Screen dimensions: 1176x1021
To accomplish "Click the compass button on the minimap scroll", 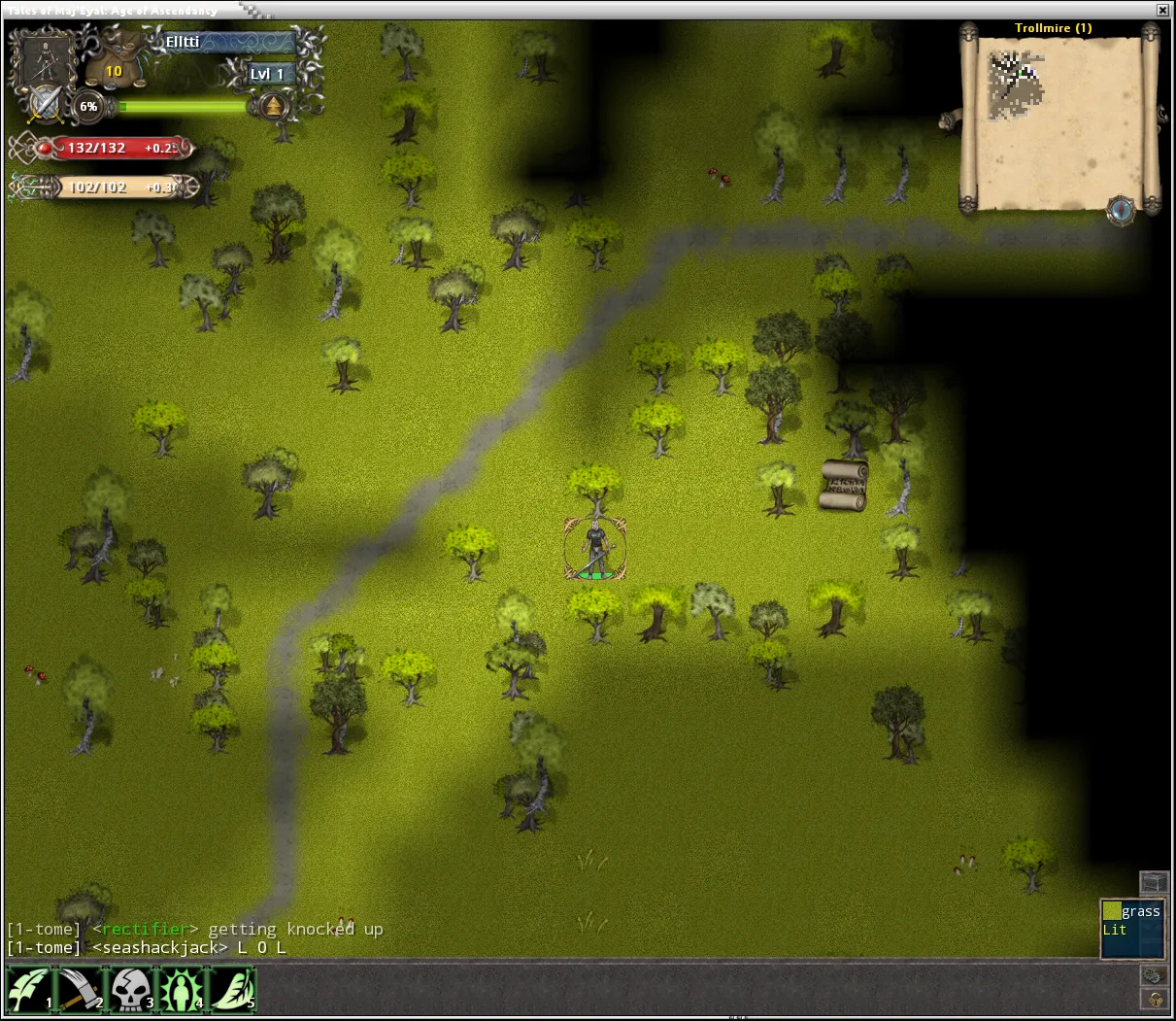I will (1121, 209).
